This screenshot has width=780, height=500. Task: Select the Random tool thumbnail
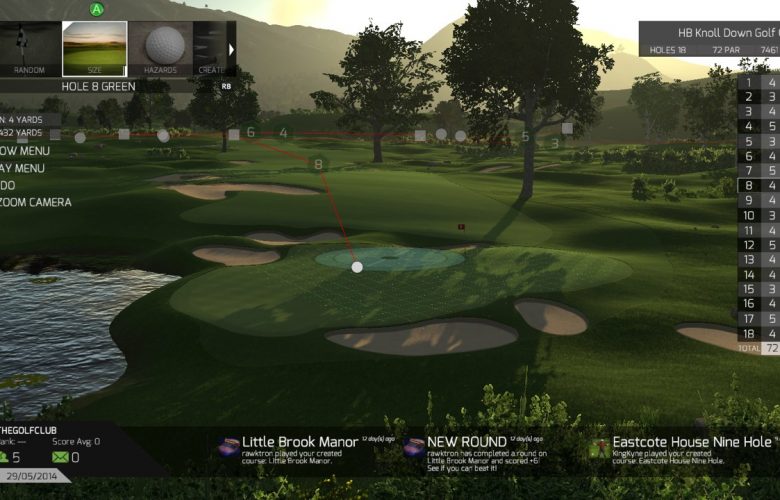tap(28, 49)
